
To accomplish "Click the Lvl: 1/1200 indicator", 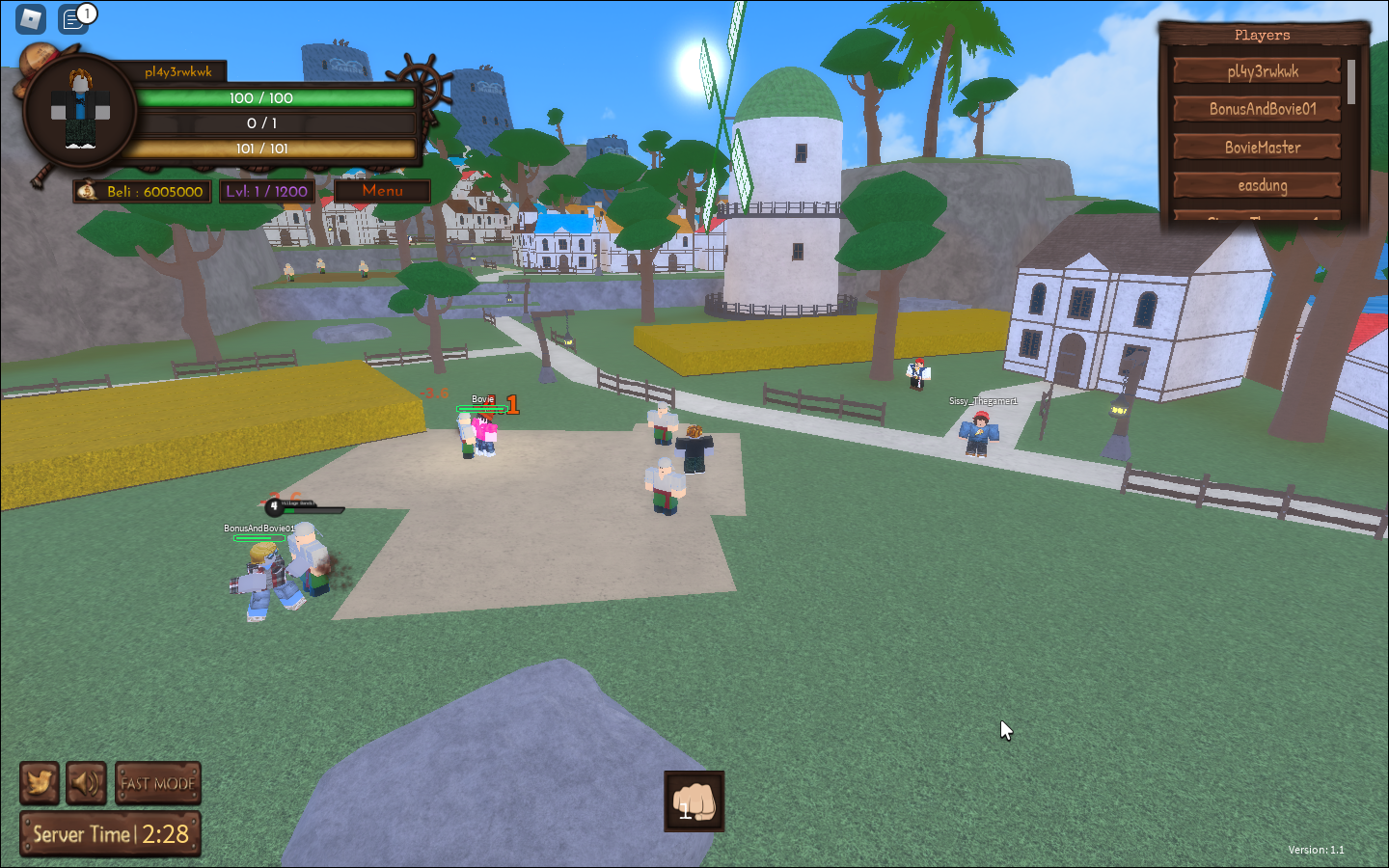I will tap(267, 191).
